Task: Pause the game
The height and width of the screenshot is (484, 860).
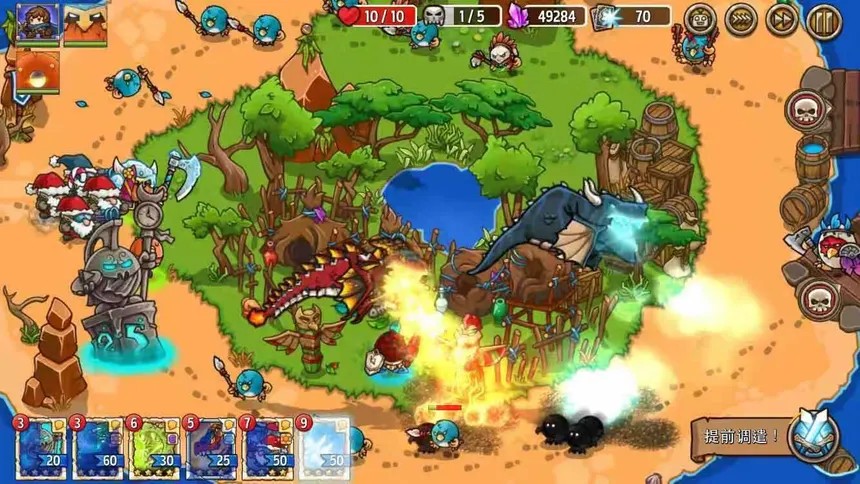Action: [x=824, y=19]
